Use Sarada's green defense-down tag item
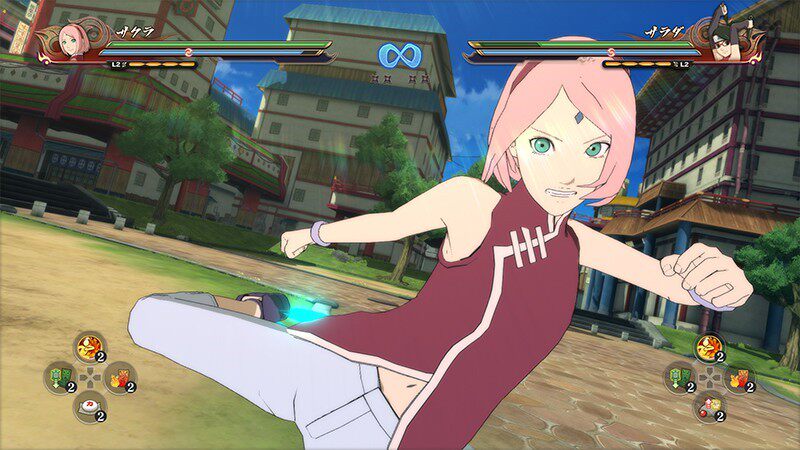The image size is (800, 450). pos(678,377)
